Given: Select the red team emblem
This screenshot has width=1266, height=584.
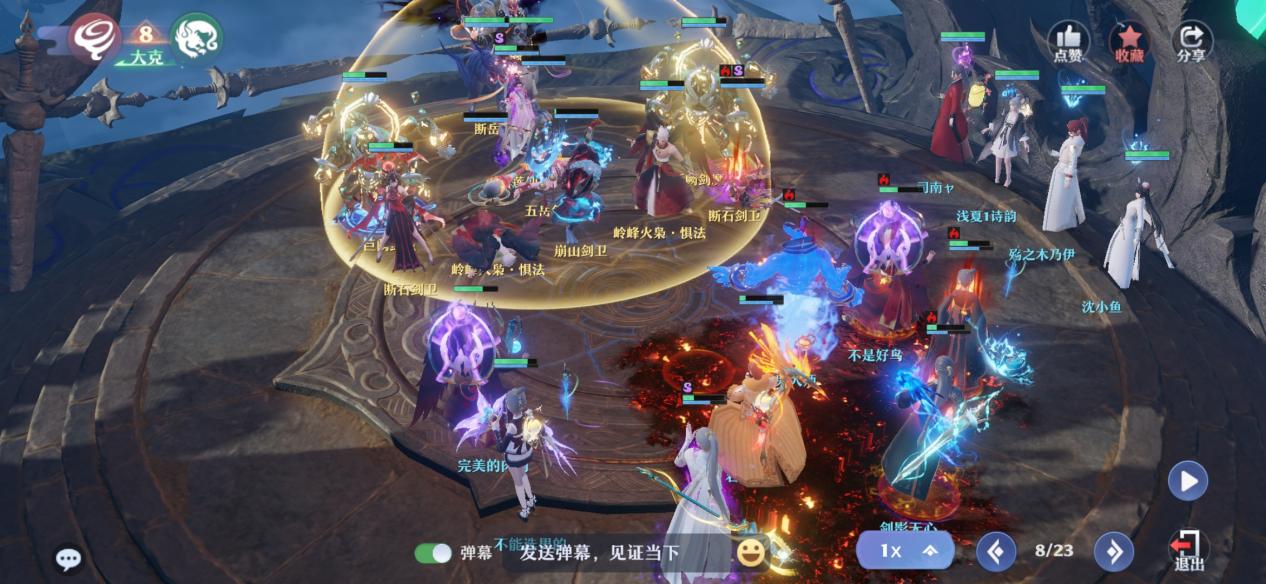Looking at the screenshot, I should pyautogui.click(x=96, y=38).
